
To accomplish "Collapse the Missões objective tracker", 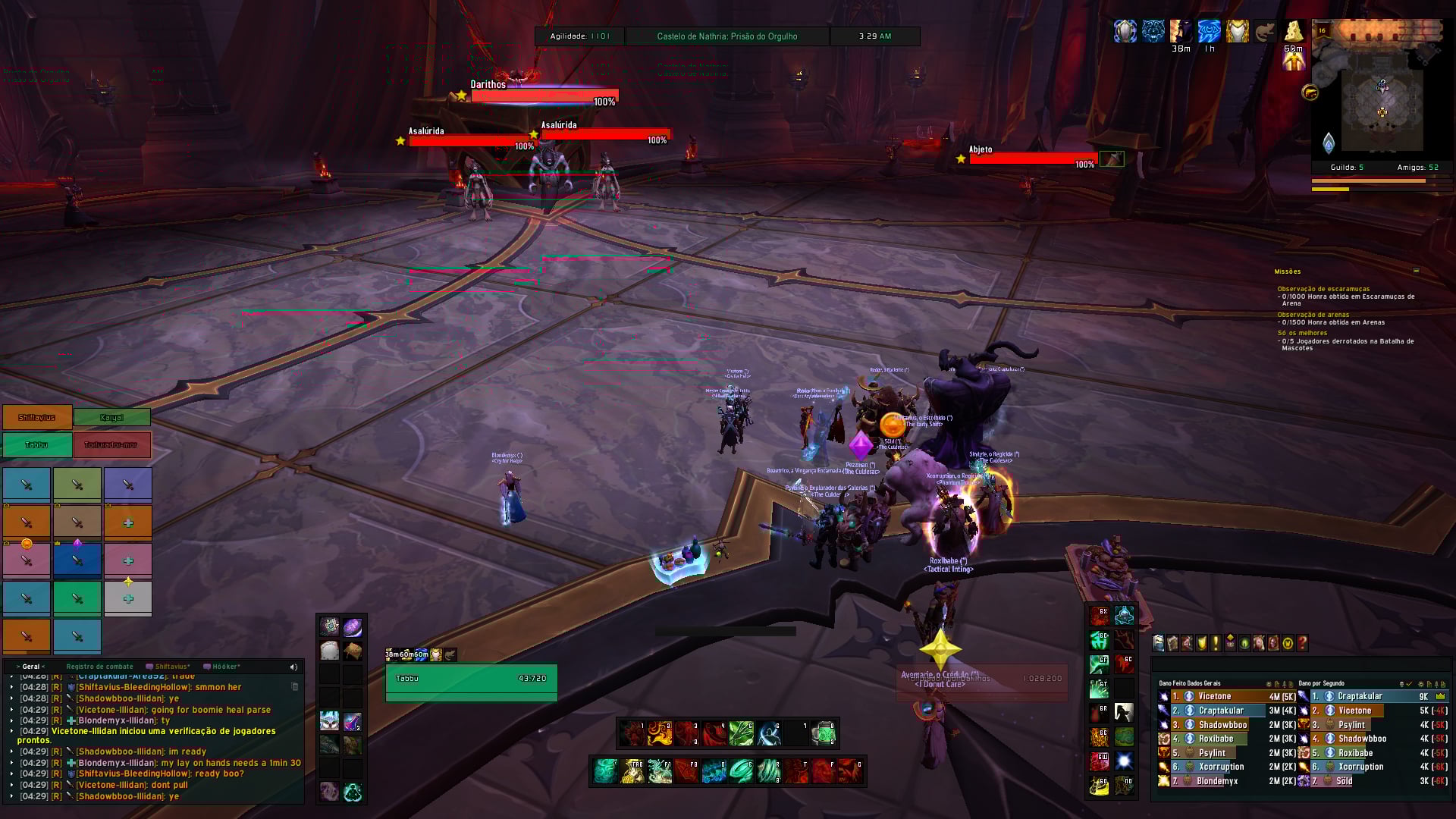I will pyautogui.click(x=1416, y=271).
